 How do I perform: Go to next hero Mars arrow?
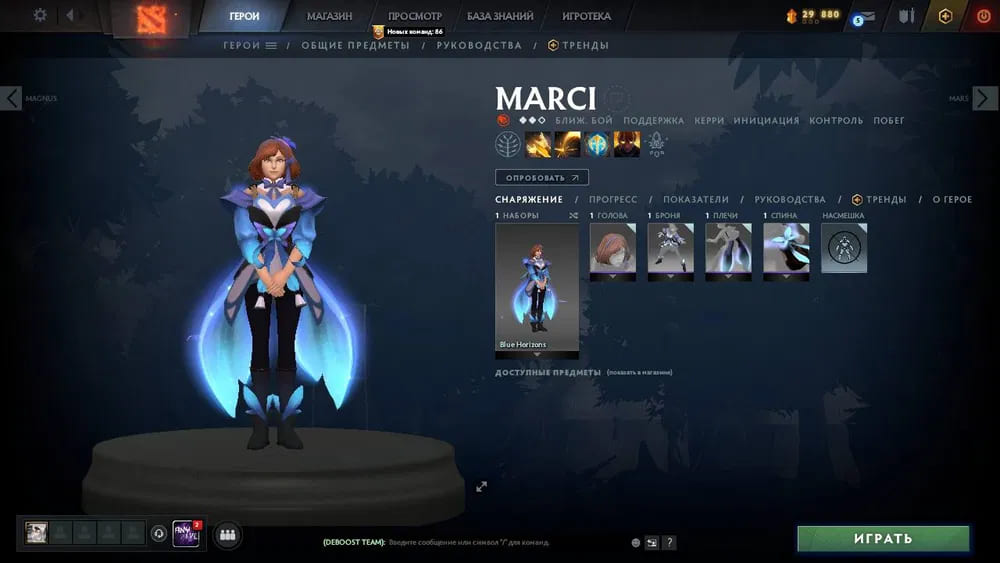coord(986,98)
